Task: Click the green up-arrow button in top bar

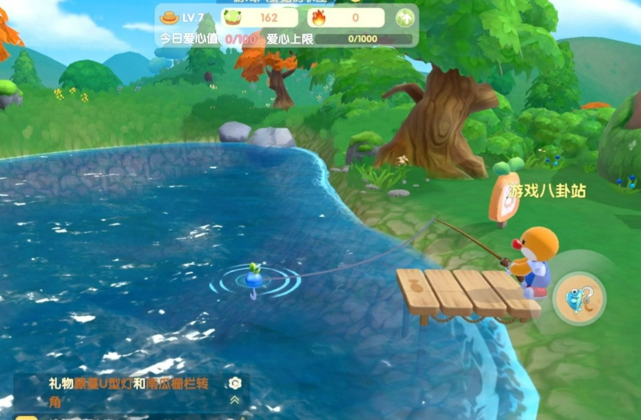Action: tap(404, 17)
